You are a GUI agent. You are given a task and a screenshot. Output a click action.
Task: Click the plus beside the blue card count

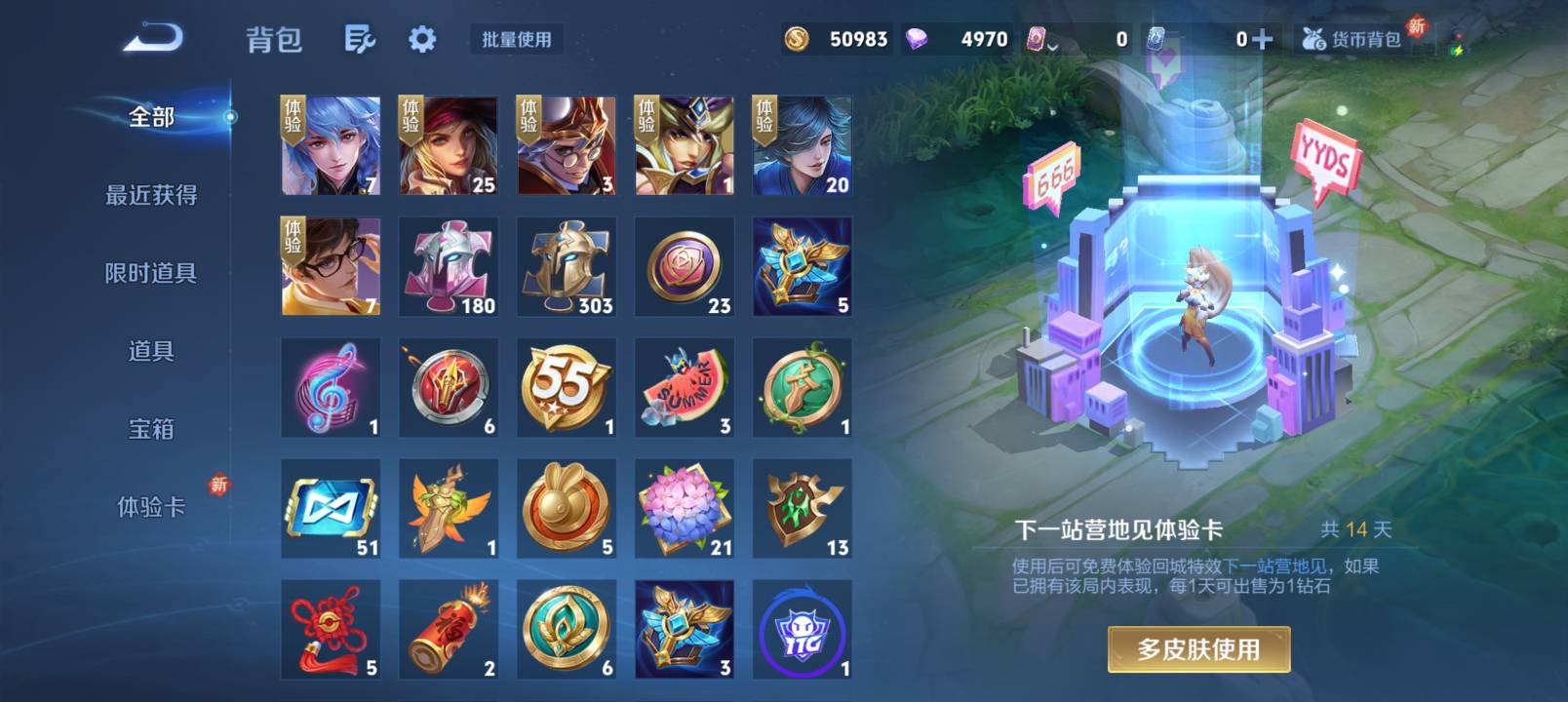[1258, 40]
